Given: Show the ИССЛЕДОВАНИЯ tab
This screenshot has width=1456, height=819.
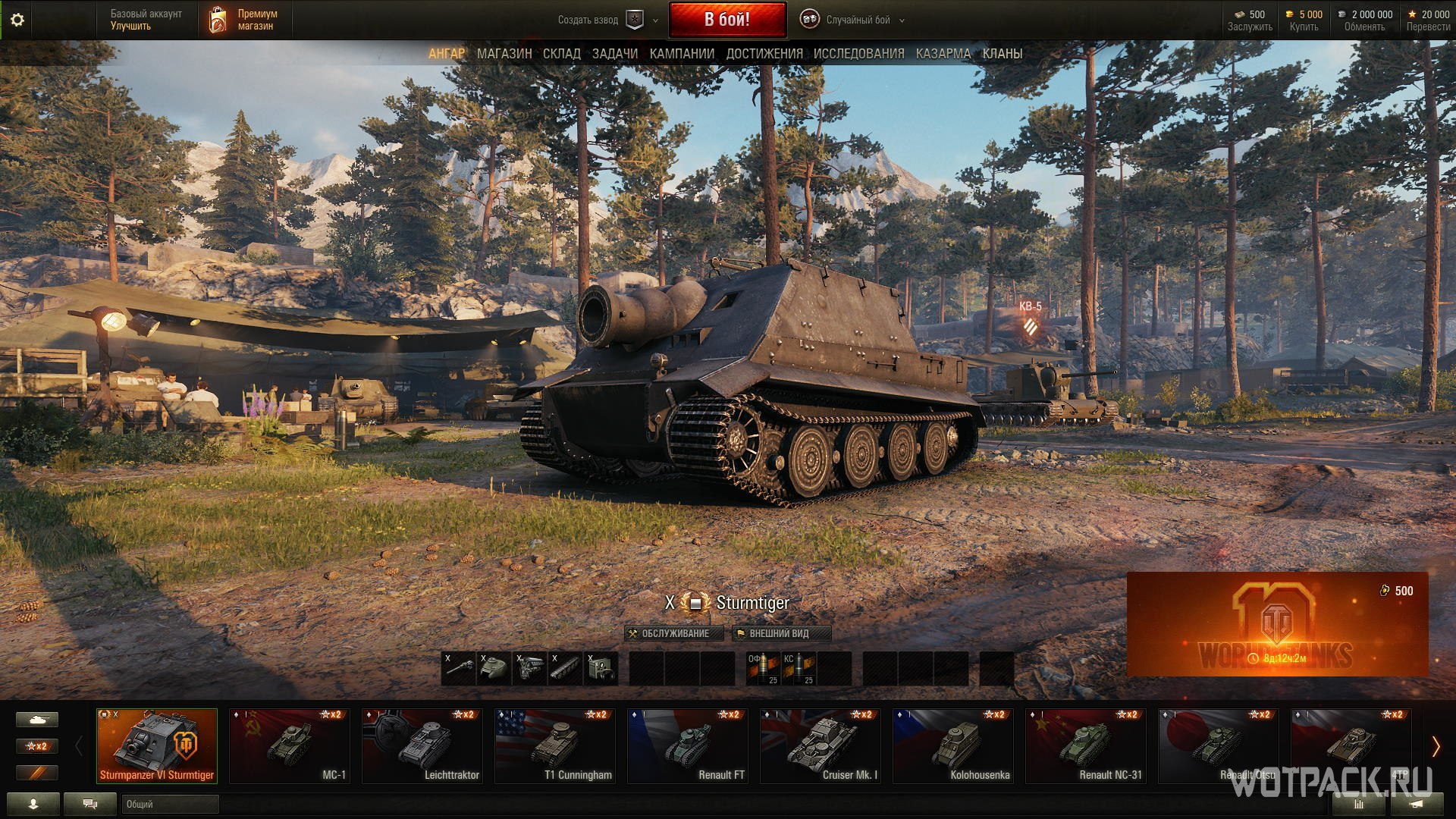Looking at the screenshot, I should coord(858,54).
